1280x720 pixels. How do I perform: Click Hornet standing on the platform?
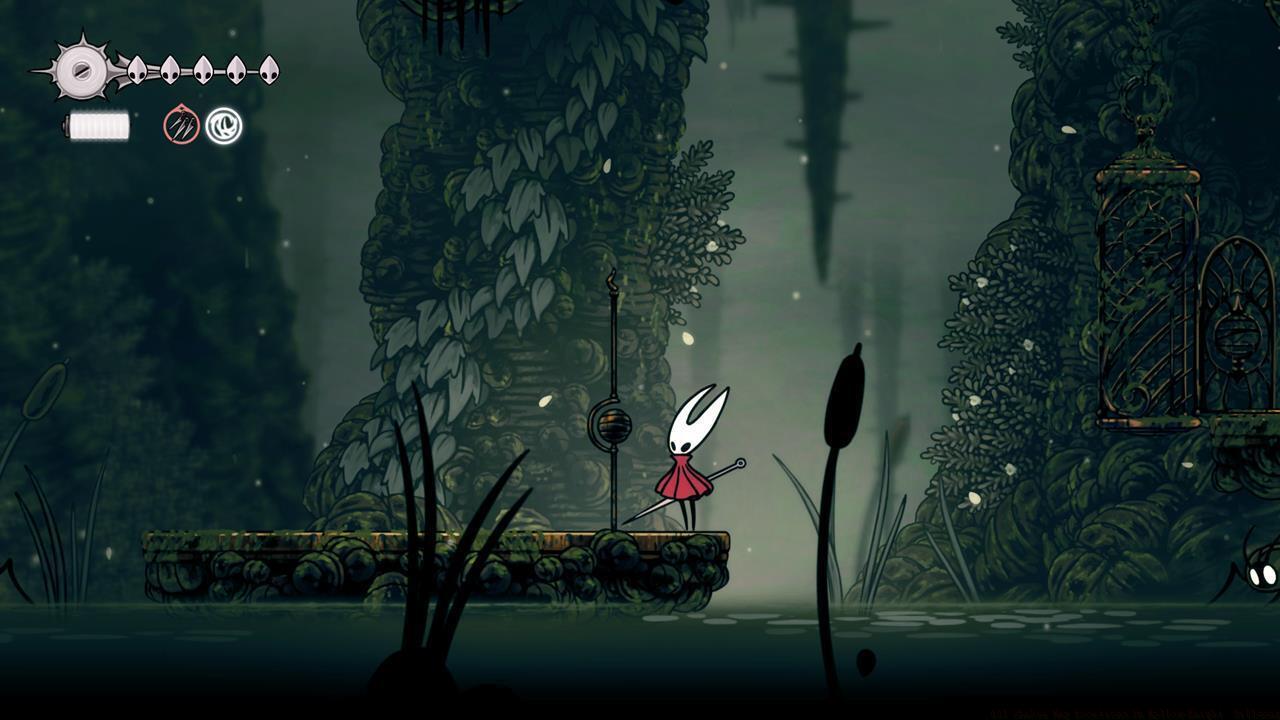[690, 460]
